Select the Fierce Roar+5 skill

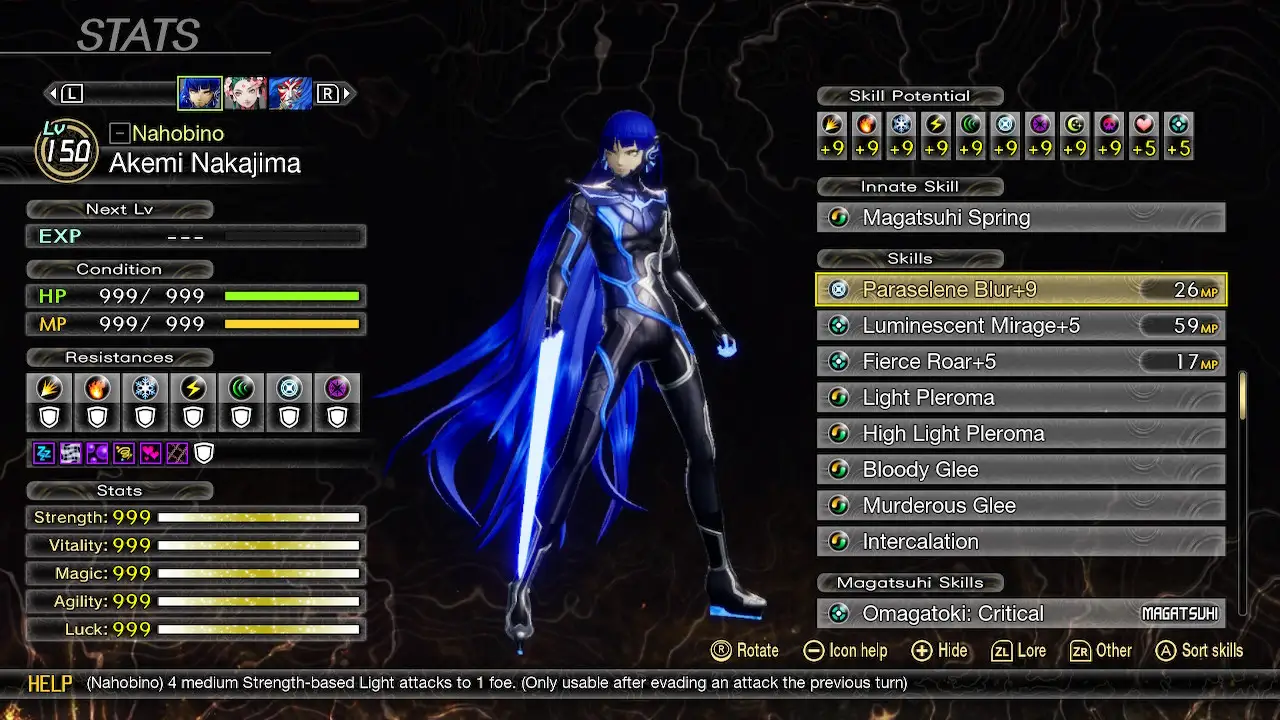1020,362
